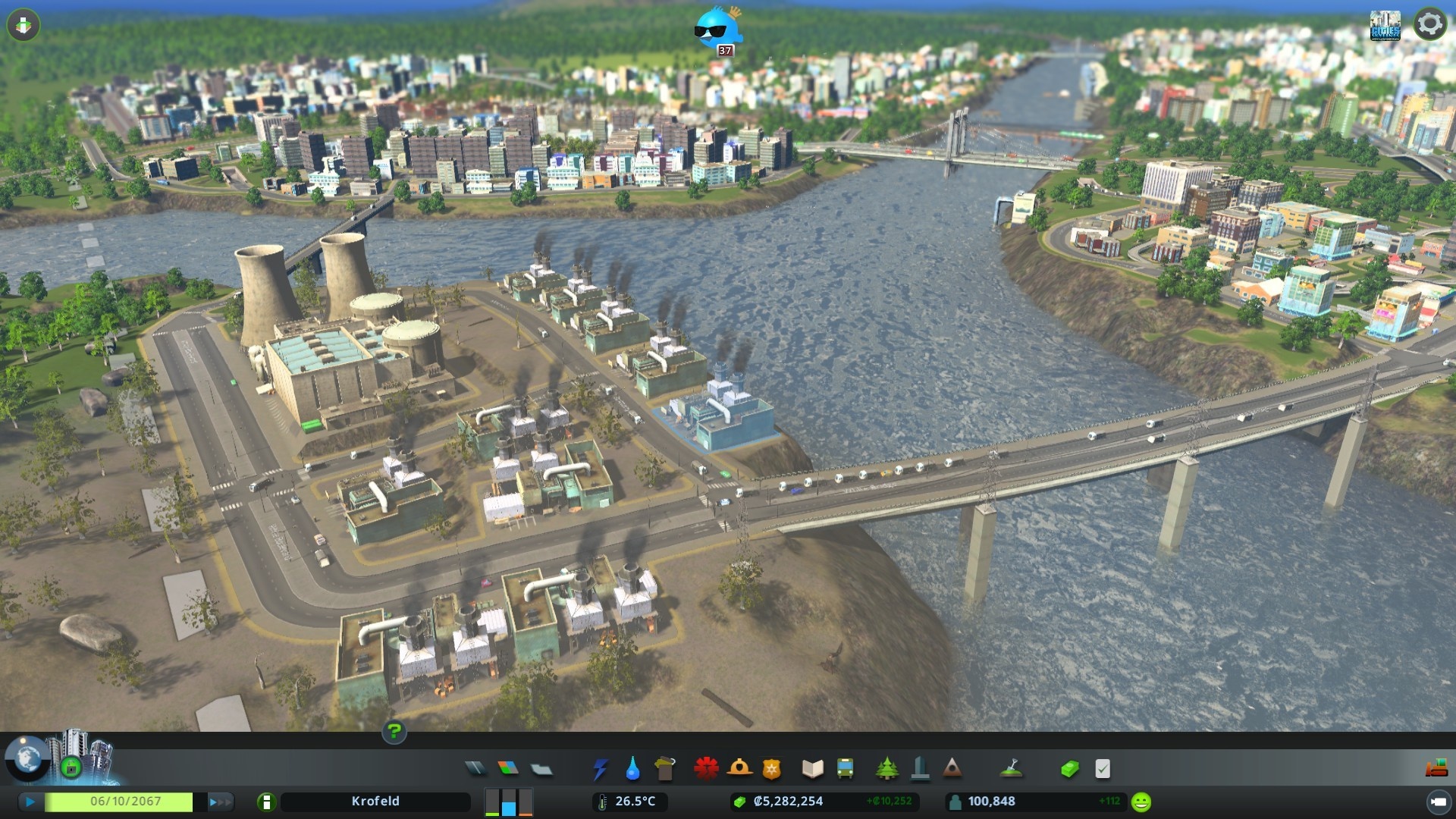The image size is (1456, 819).
Task: Open the Roads build menu
Action: 475,769
